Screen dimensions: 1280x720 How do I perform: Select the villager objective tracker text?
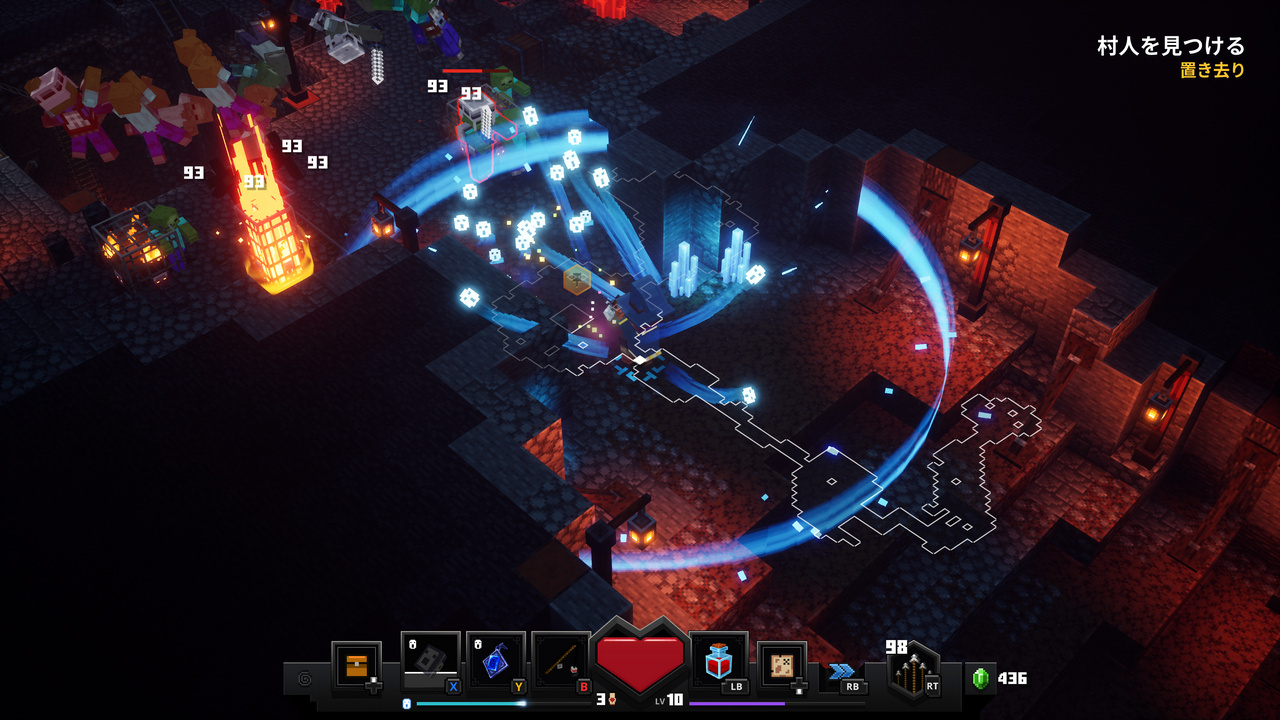point(1172,46)
